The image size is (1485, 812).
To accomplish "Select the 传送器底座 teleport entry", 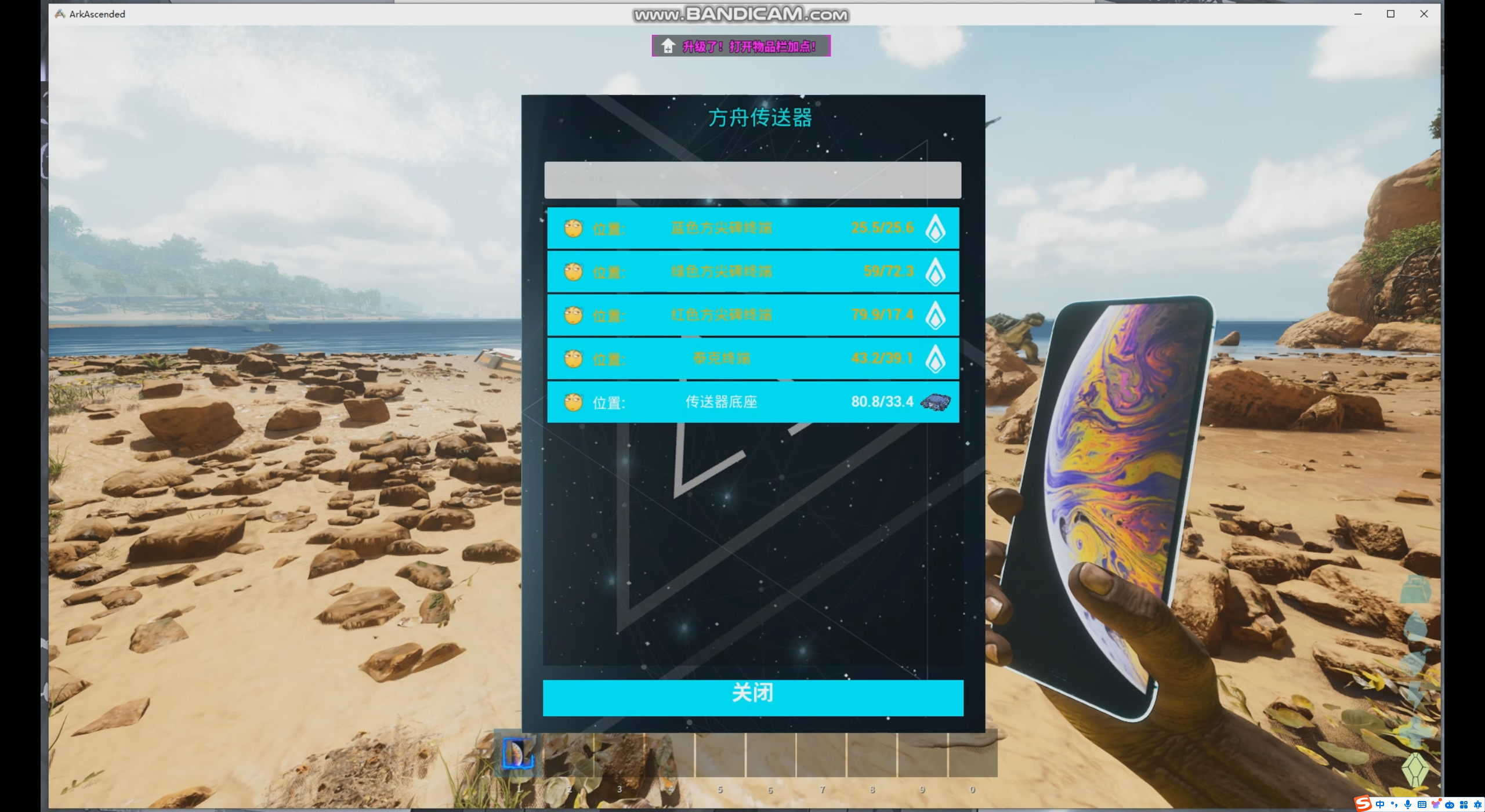I will tap(752, 402).
